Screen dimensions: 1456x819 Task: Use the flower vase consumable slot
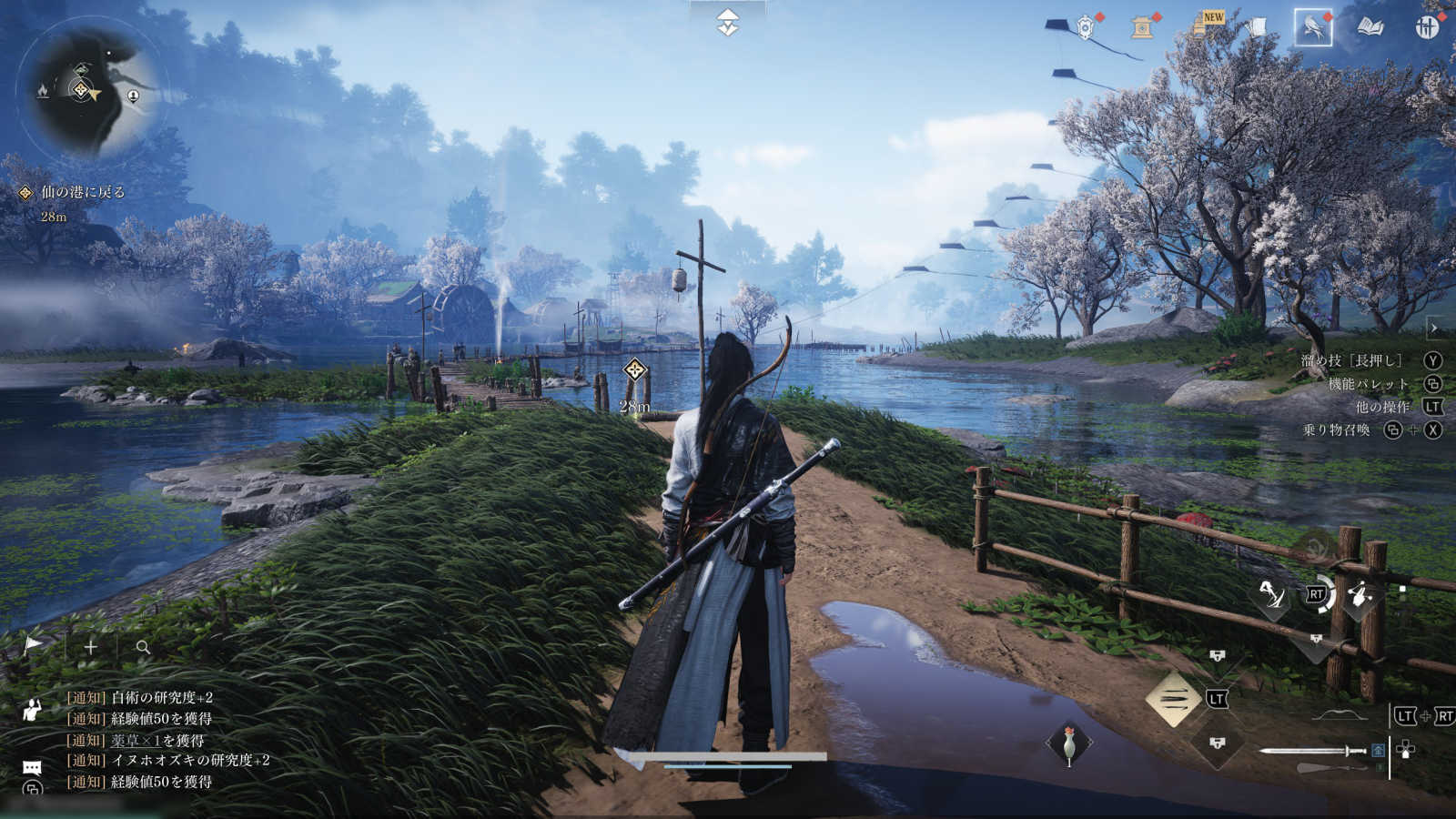(1069, 744)
